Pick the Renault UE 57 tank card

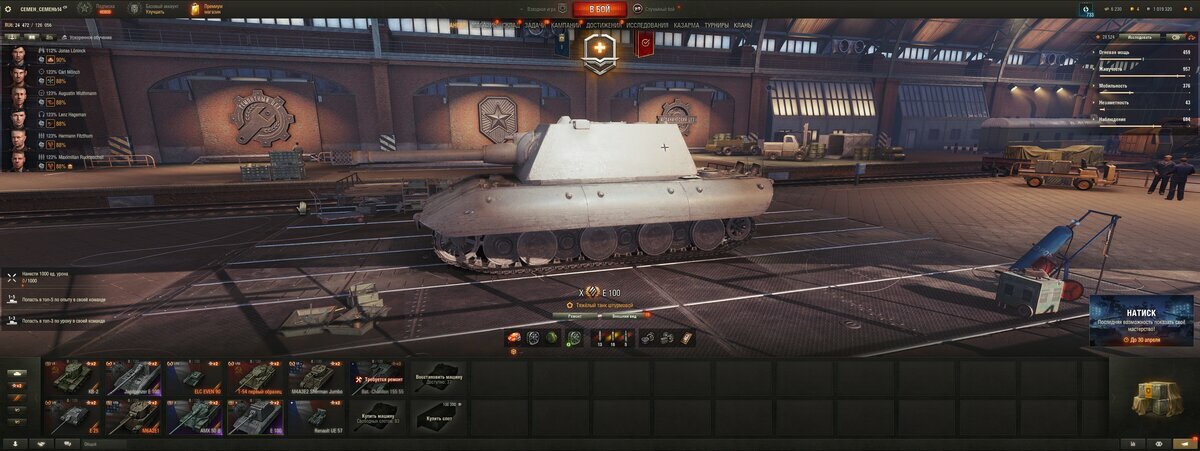point(316,417)
